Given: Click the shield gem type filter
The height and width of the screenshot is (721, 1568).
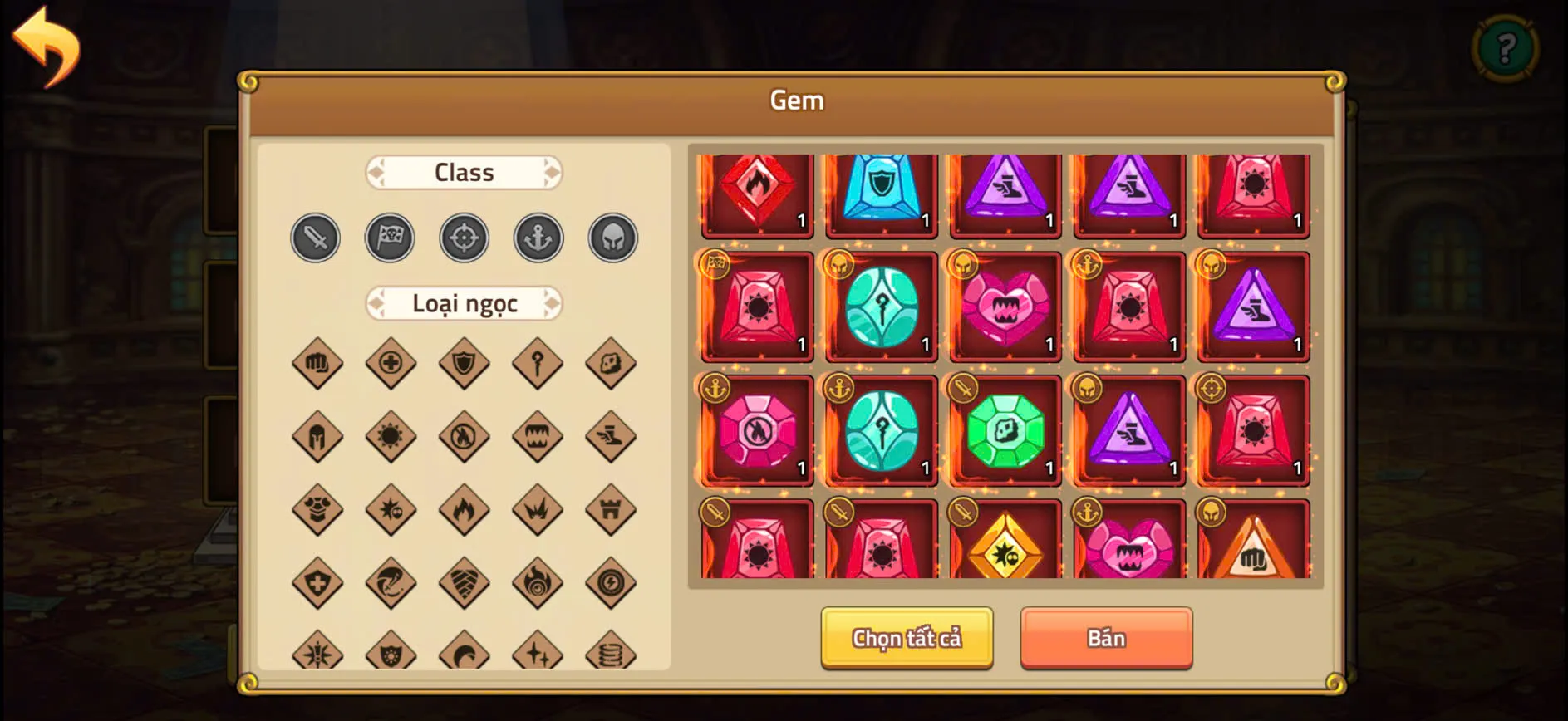Looking at the screenshot, I should click(465, 364).
